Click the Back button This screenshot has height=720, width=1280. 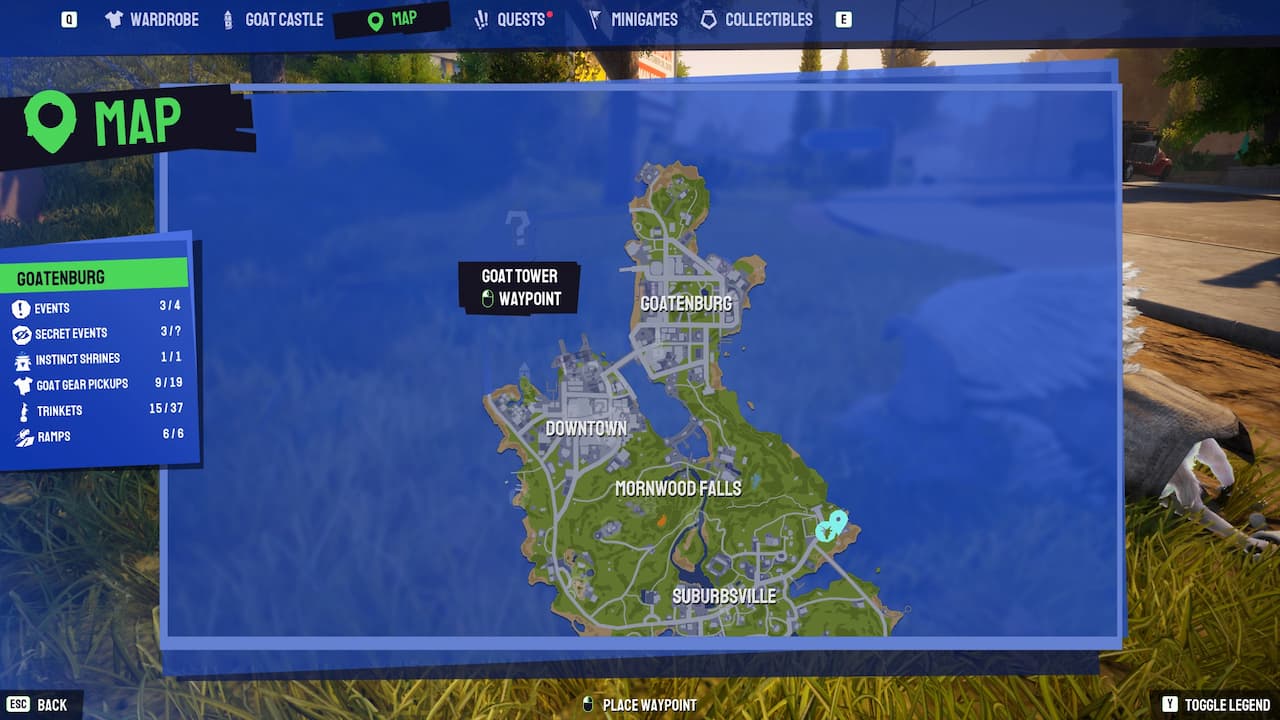click(35, 704)
